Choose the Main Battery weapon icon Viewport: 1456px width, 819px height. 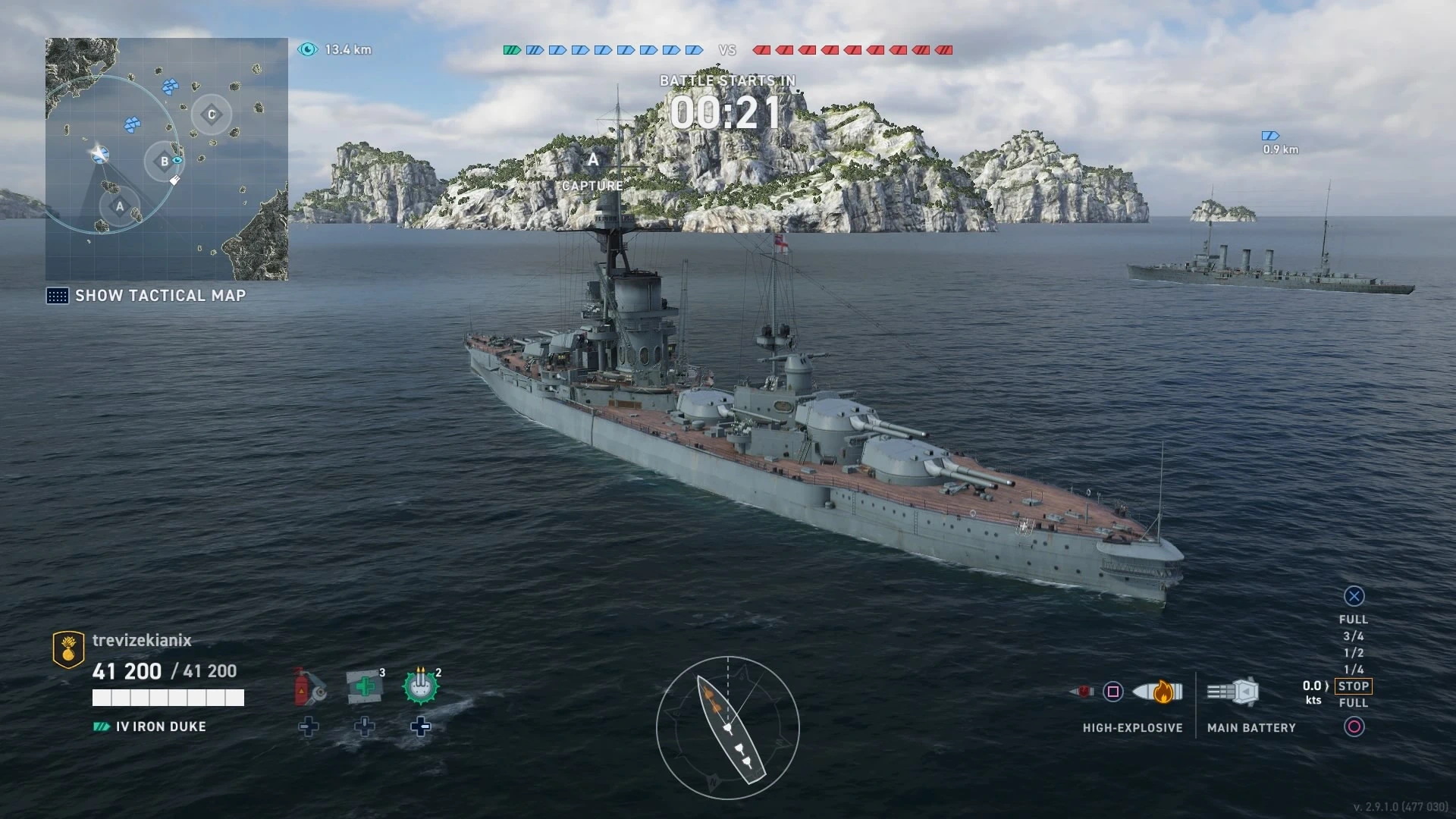pyautogui.click(x=1234, y=692)
